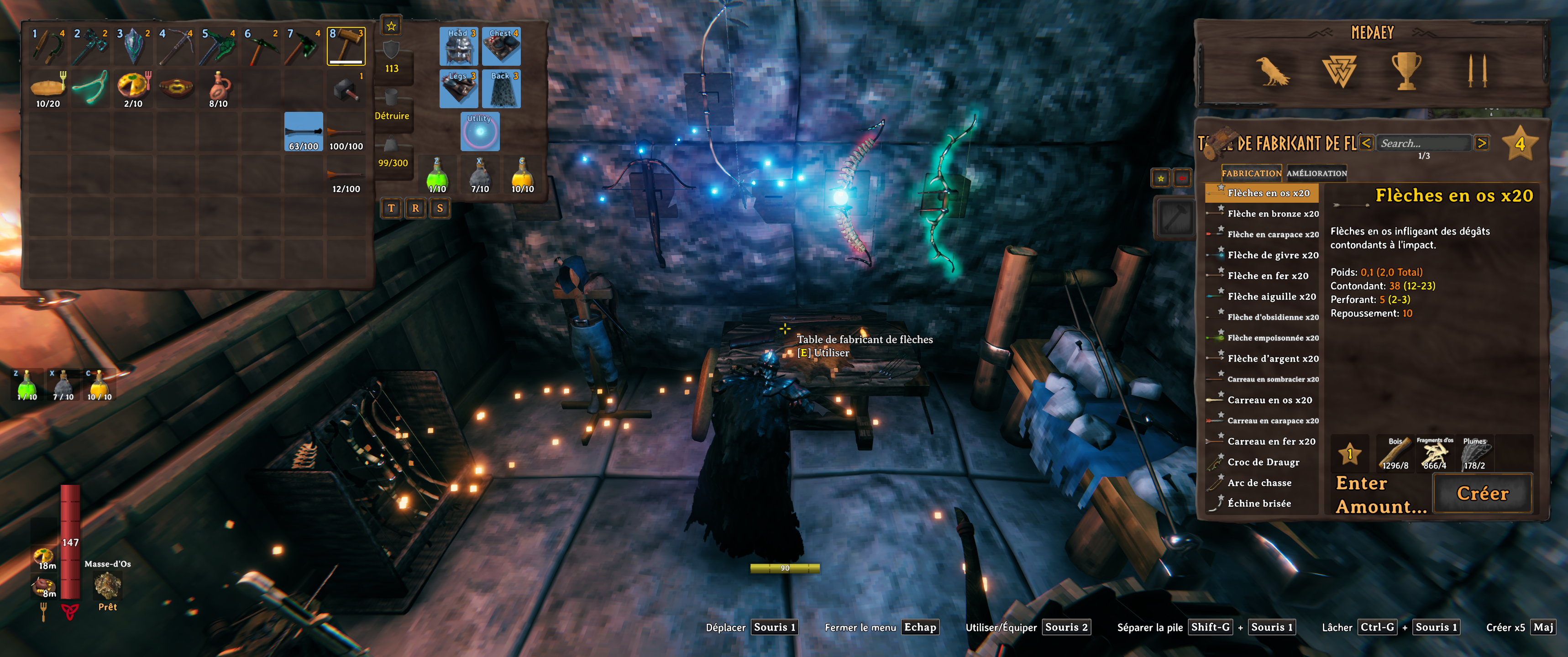Click the recipe Search field
The width and height of the screenshot is (1568, 657).
tap(1422, 144)
